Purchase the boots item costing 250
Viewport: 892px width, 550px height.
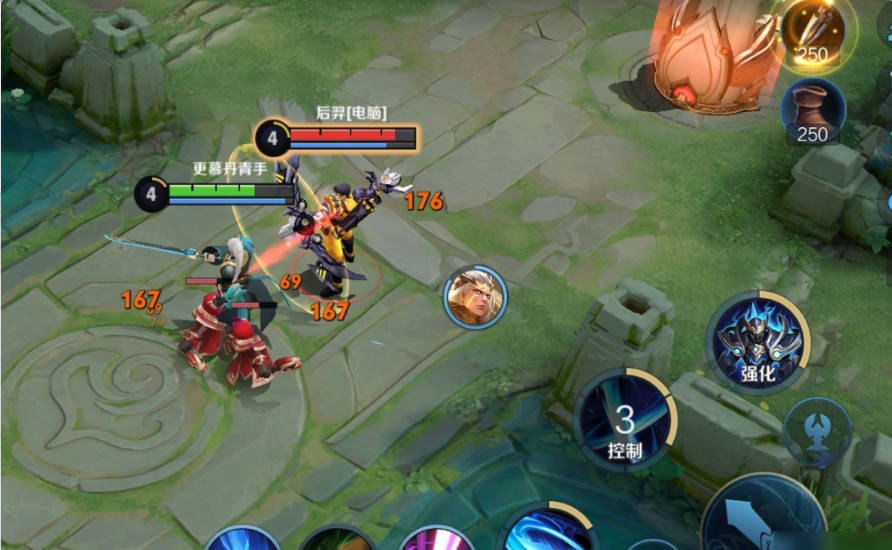813,111
